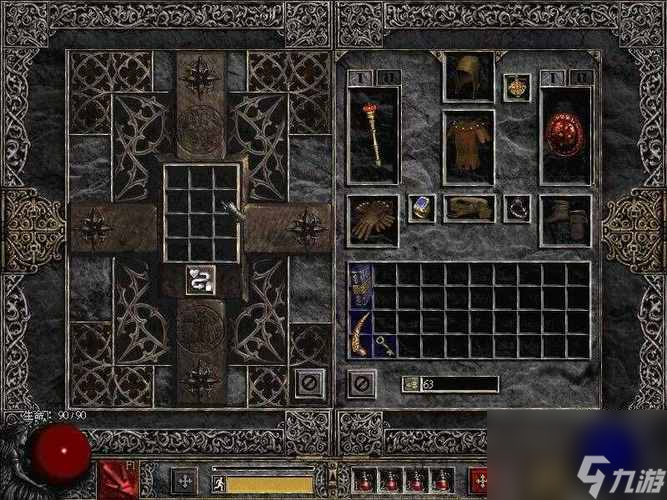Close the inventory panel
The height and width of the screenshot is (500, 667).
point(361,383)
